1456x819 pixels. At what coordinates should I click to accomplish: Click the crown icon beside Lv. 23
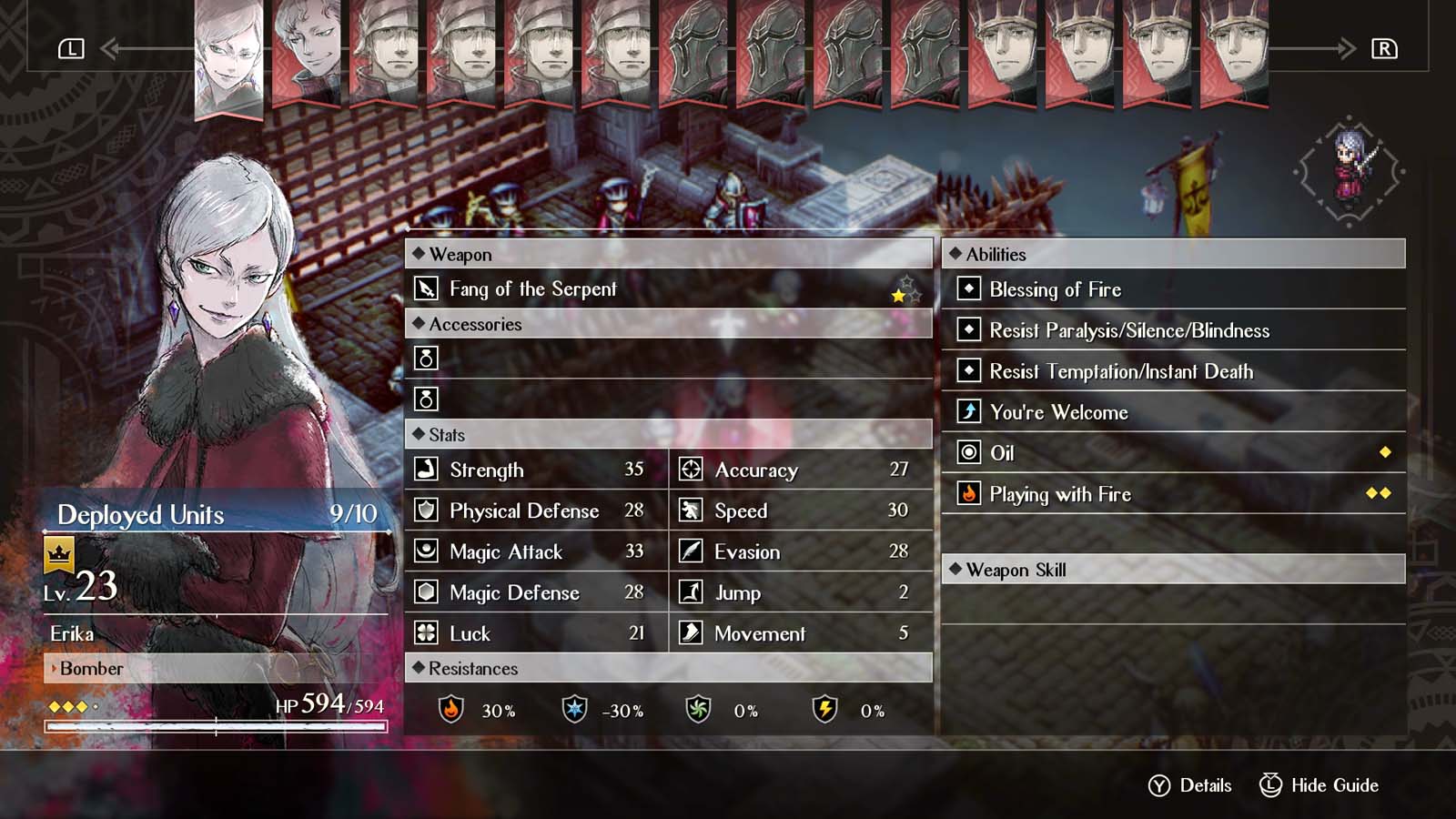[57, 555]
